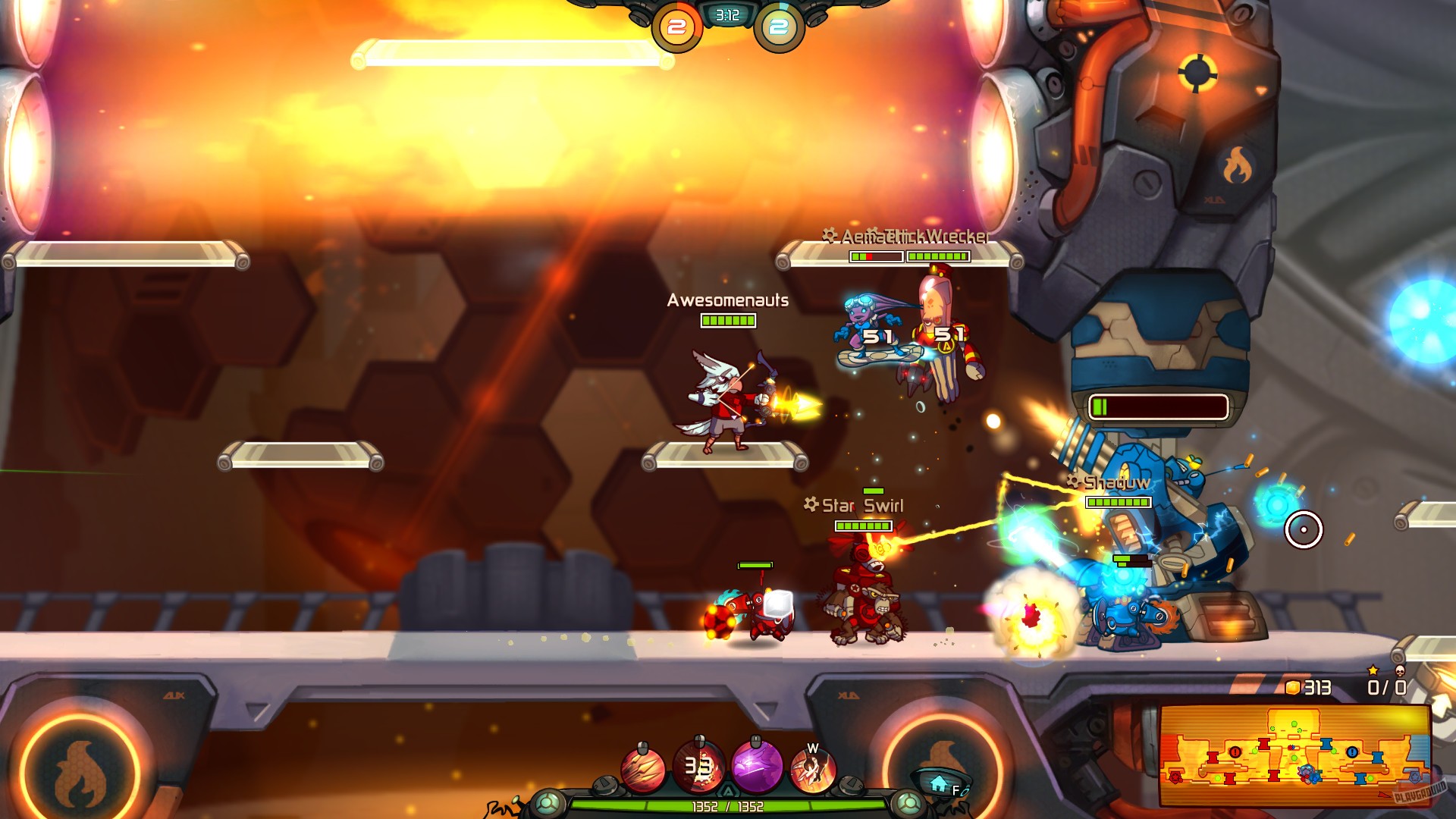Click the orange team score showing 2
1456x819 pixels.
(x=677, y=26)
